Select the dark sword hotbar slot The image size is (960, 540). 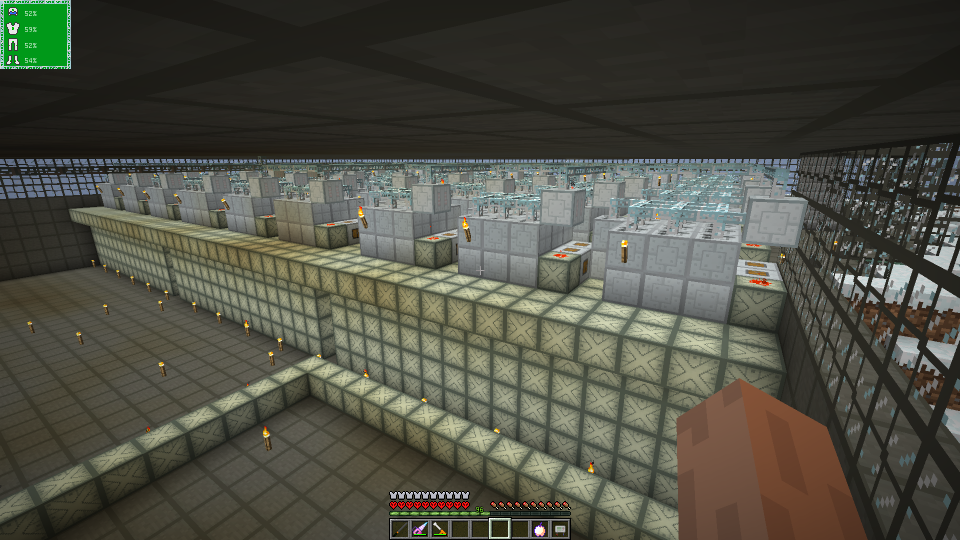(x=400, y=529)
